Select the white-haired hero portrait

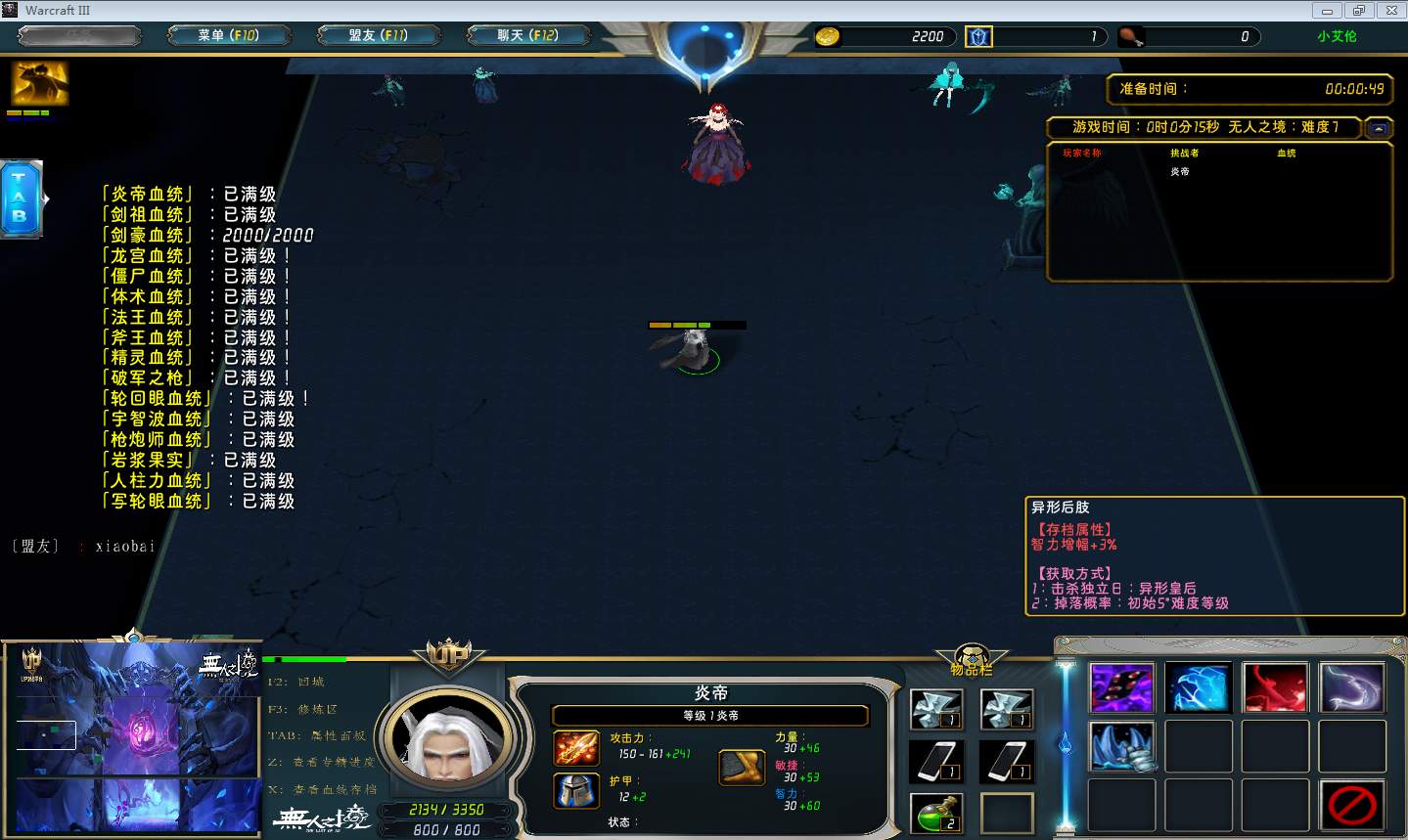tap(447, 735)
